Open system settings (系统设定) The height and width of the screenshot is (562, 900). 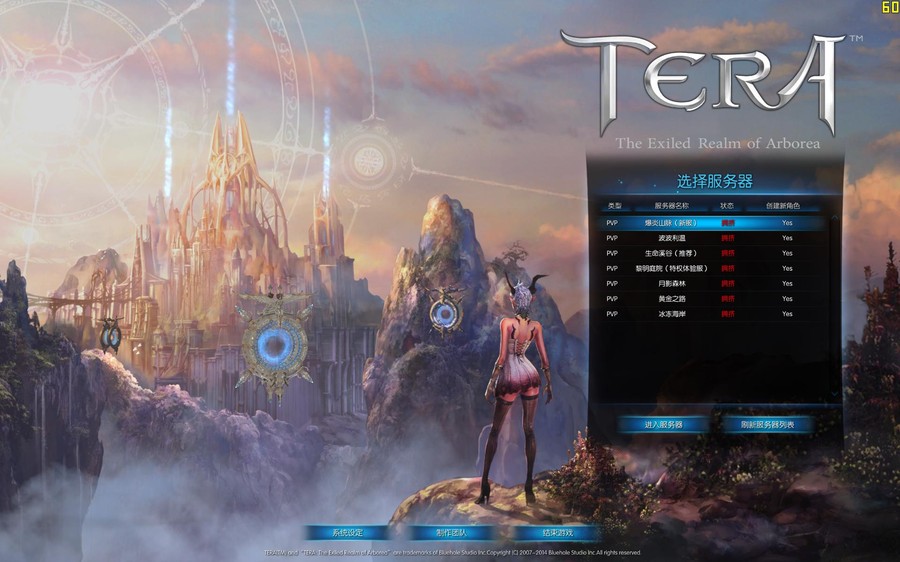pyautogui.click(x=347, y=533)
